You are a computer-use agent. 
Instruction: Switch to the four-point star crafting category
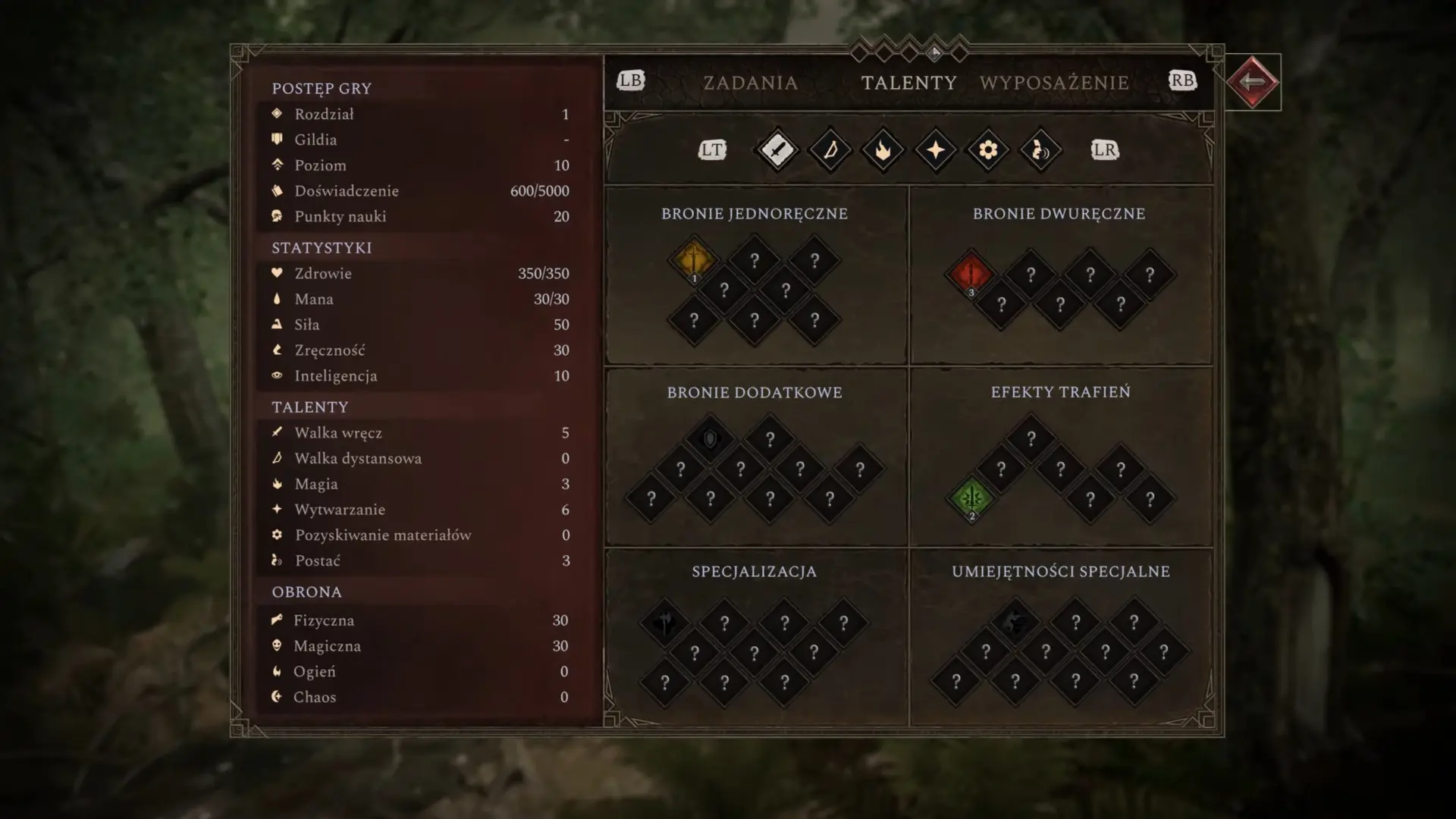(x=936, y=150)
